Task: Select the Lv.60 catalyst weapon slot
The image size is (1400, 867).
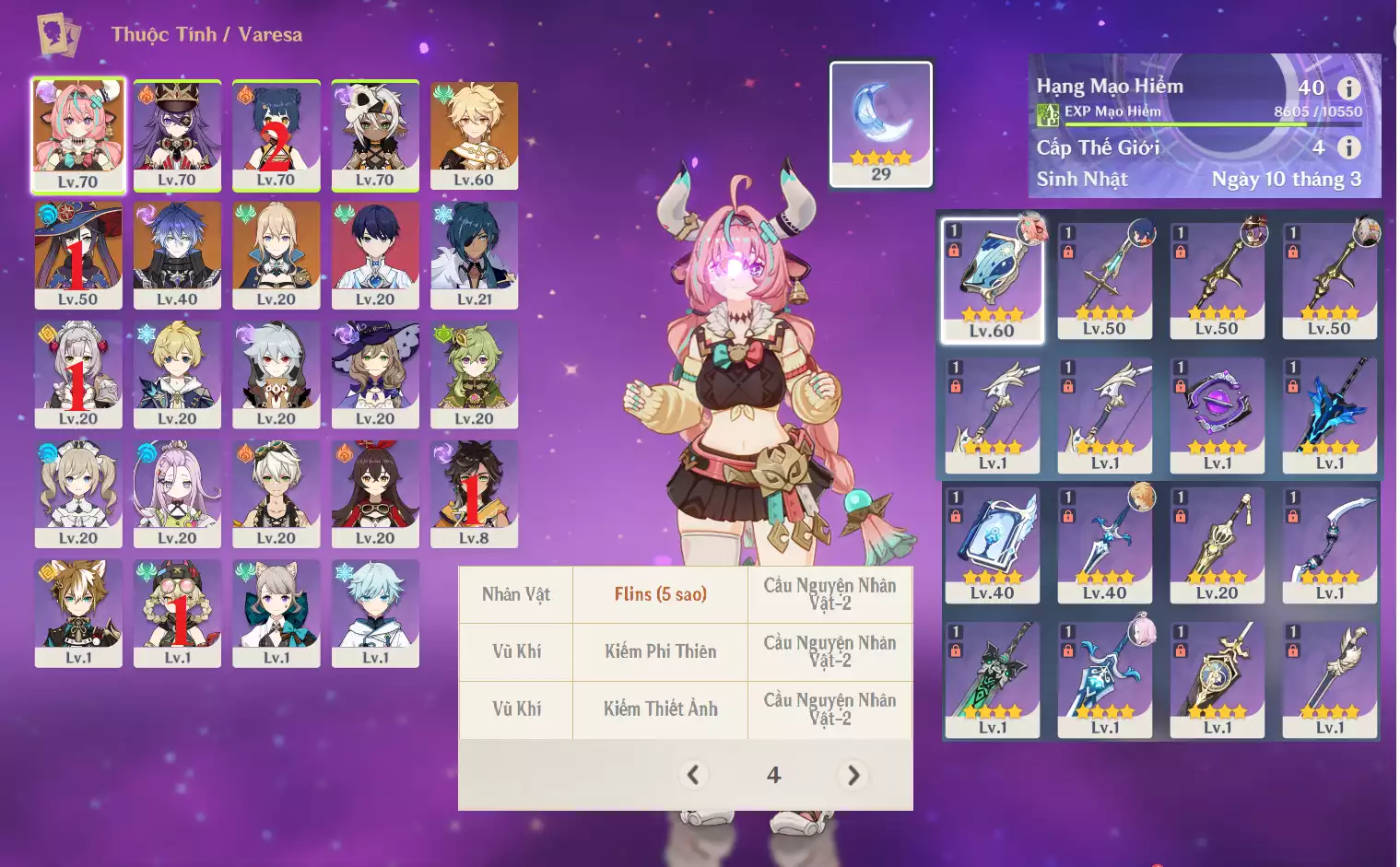Action: 992,280
